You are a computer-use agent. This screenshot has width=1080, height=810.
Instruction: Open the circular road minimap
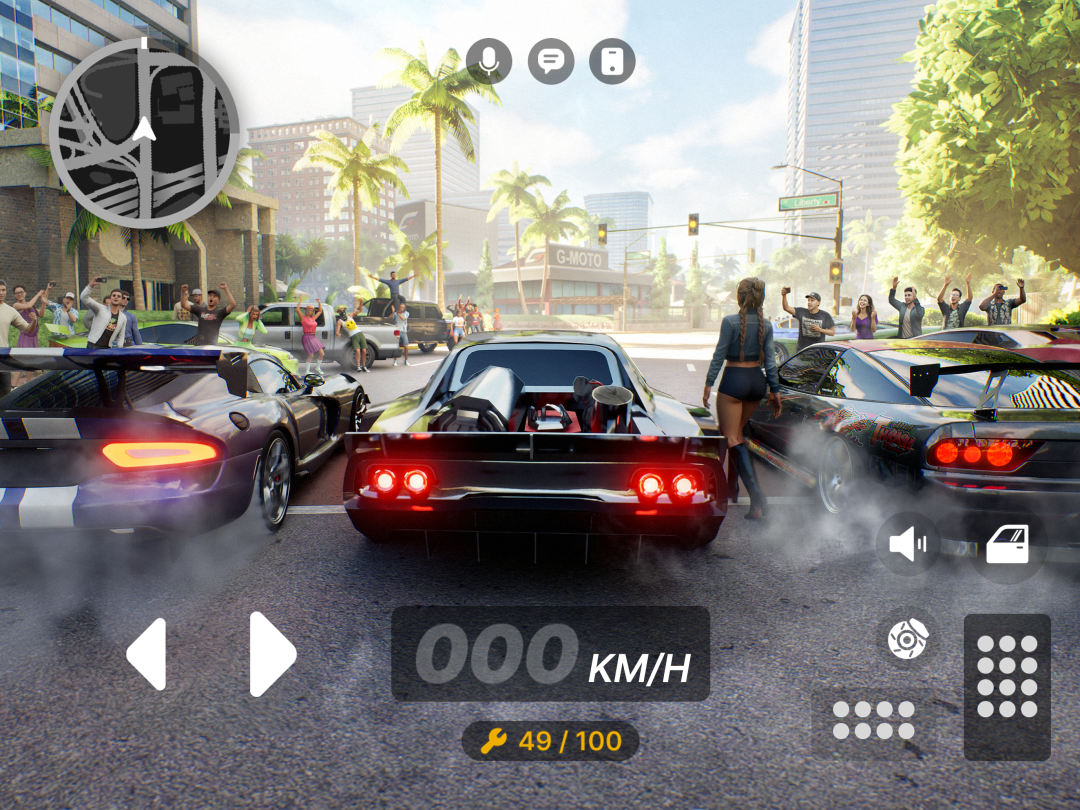click(144, 133)
